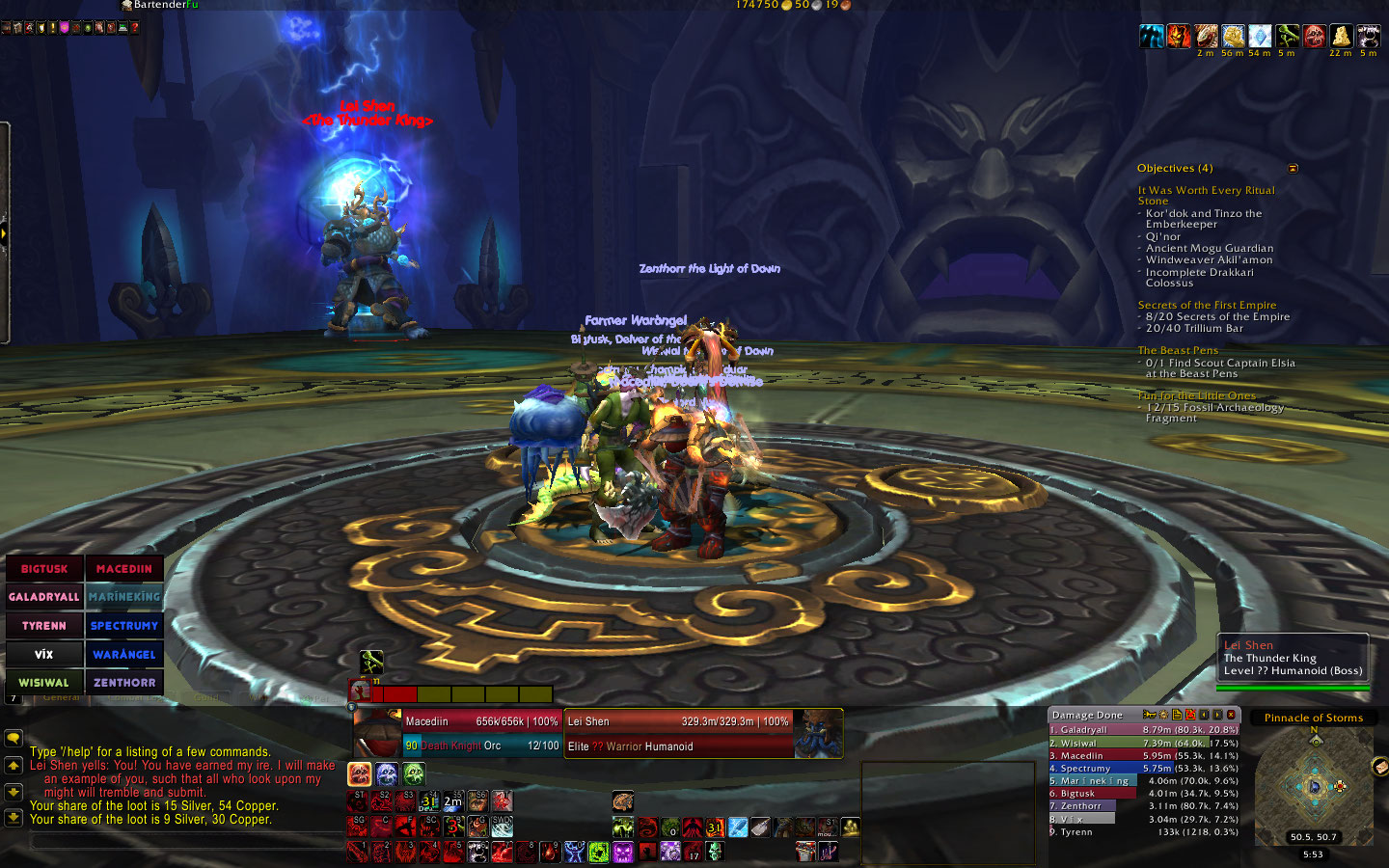Open the Secrets of the First Empire quest
This screenshot has height=868, width=1389.
(x=1207, y=305)
